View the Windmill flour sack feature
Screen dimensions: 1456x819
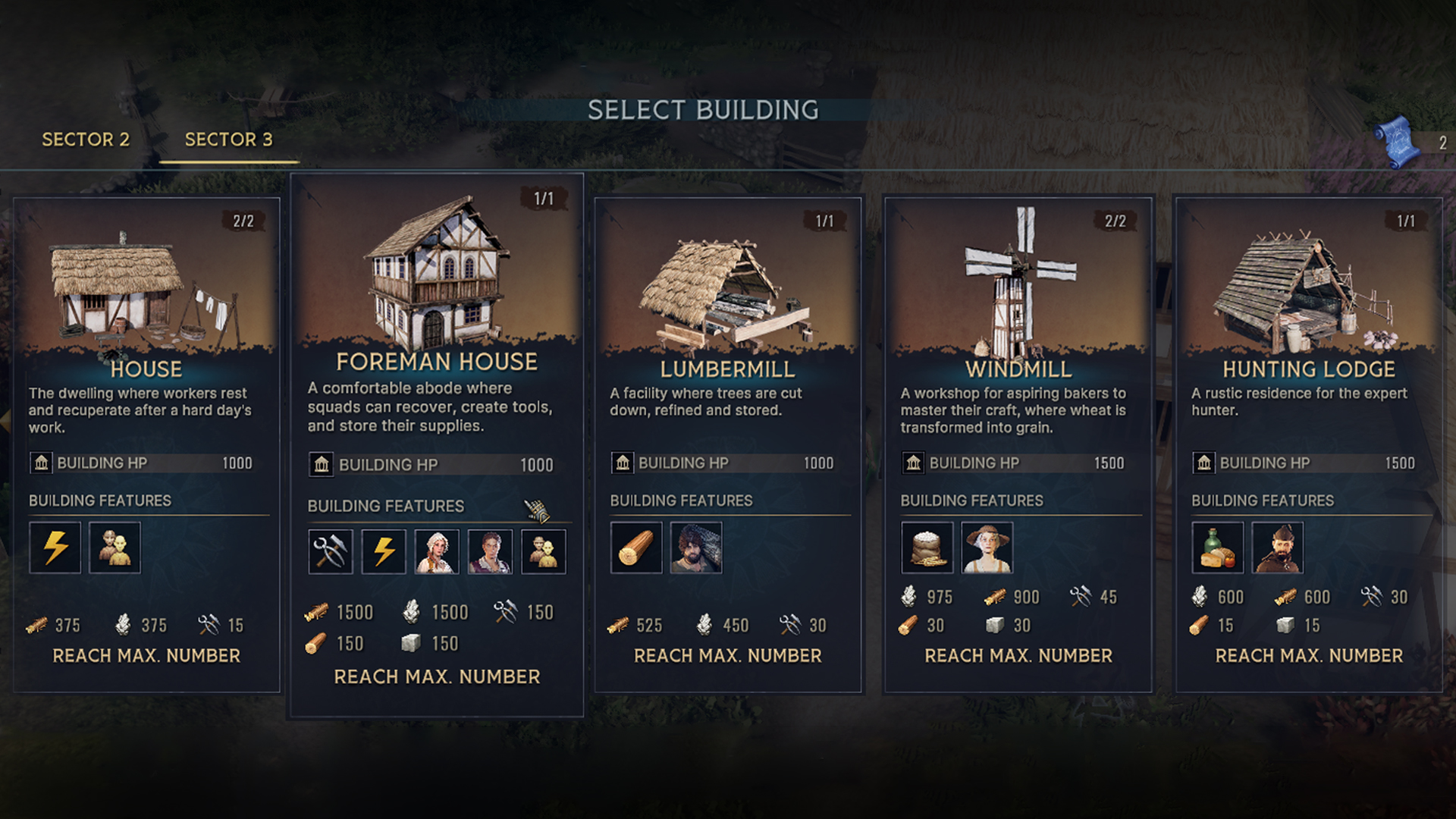pyautogui.click(x=927, y=548)
